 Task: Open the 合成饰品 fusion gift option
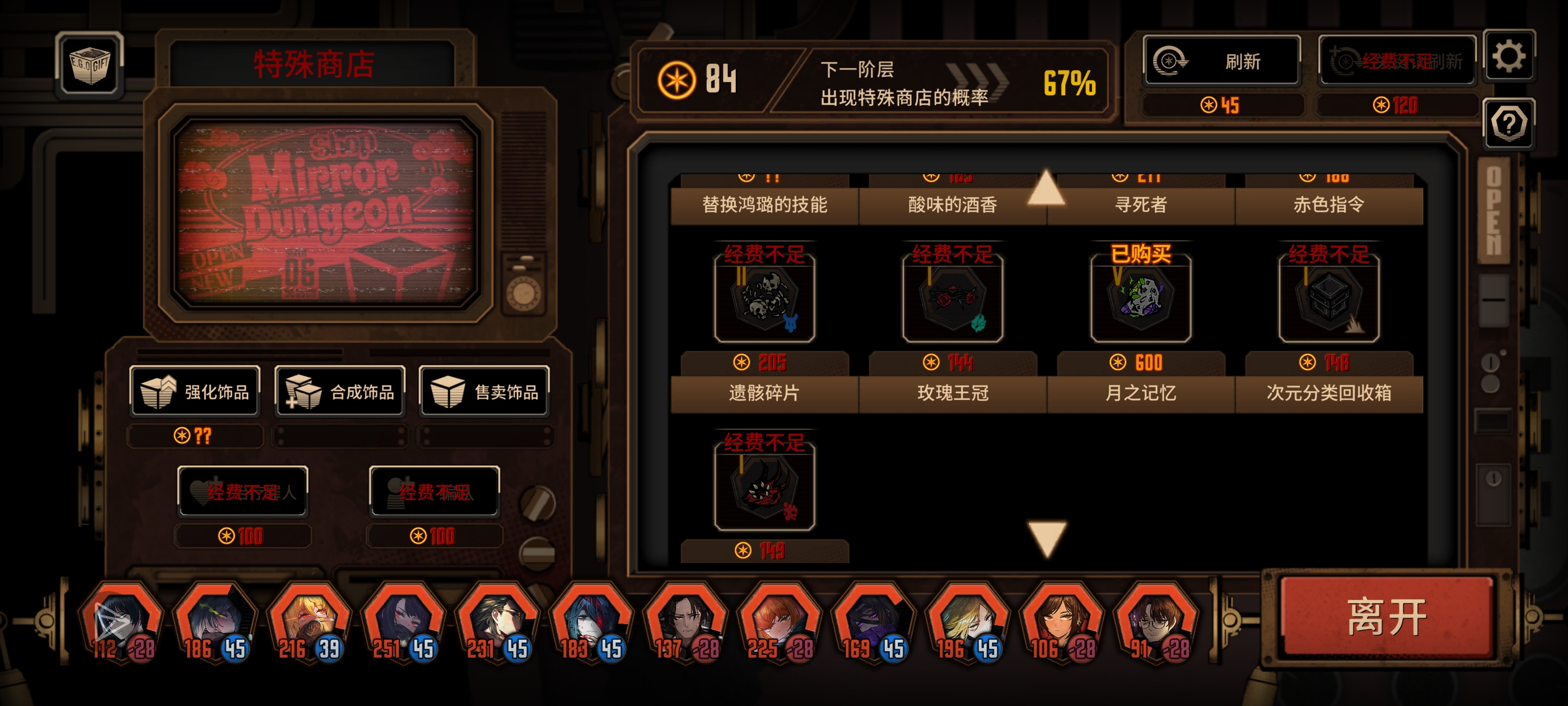click(340, 392)
